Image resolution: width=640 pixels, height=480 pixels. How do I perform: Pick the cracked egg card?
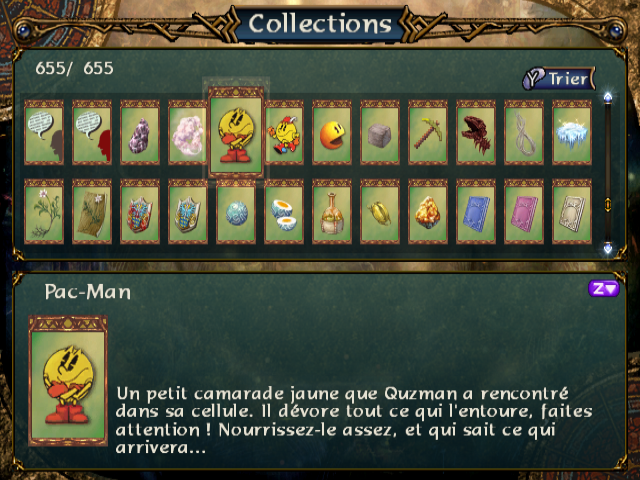tap(284, 211)
